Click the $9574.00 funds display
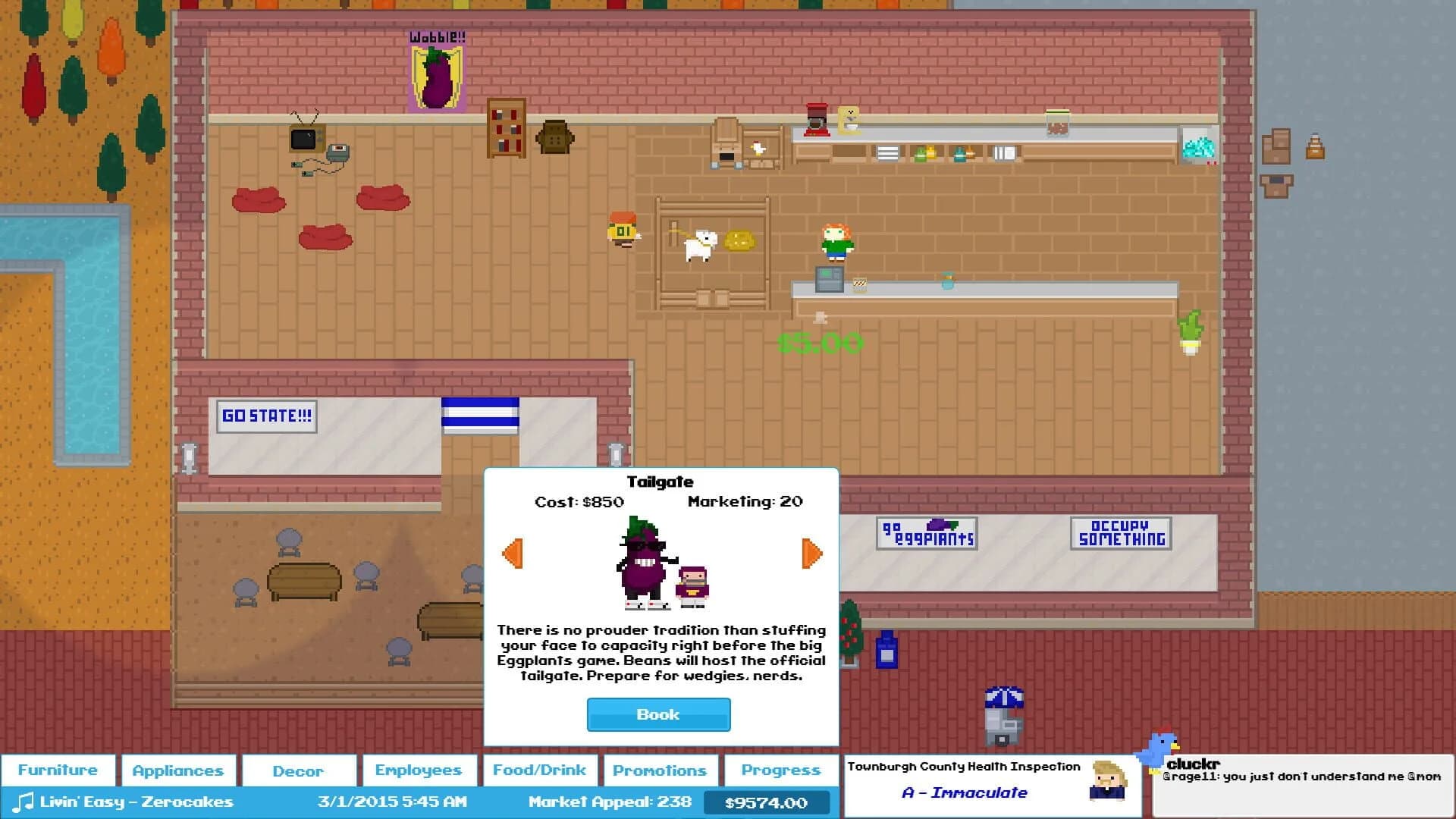 click(767, 801)
